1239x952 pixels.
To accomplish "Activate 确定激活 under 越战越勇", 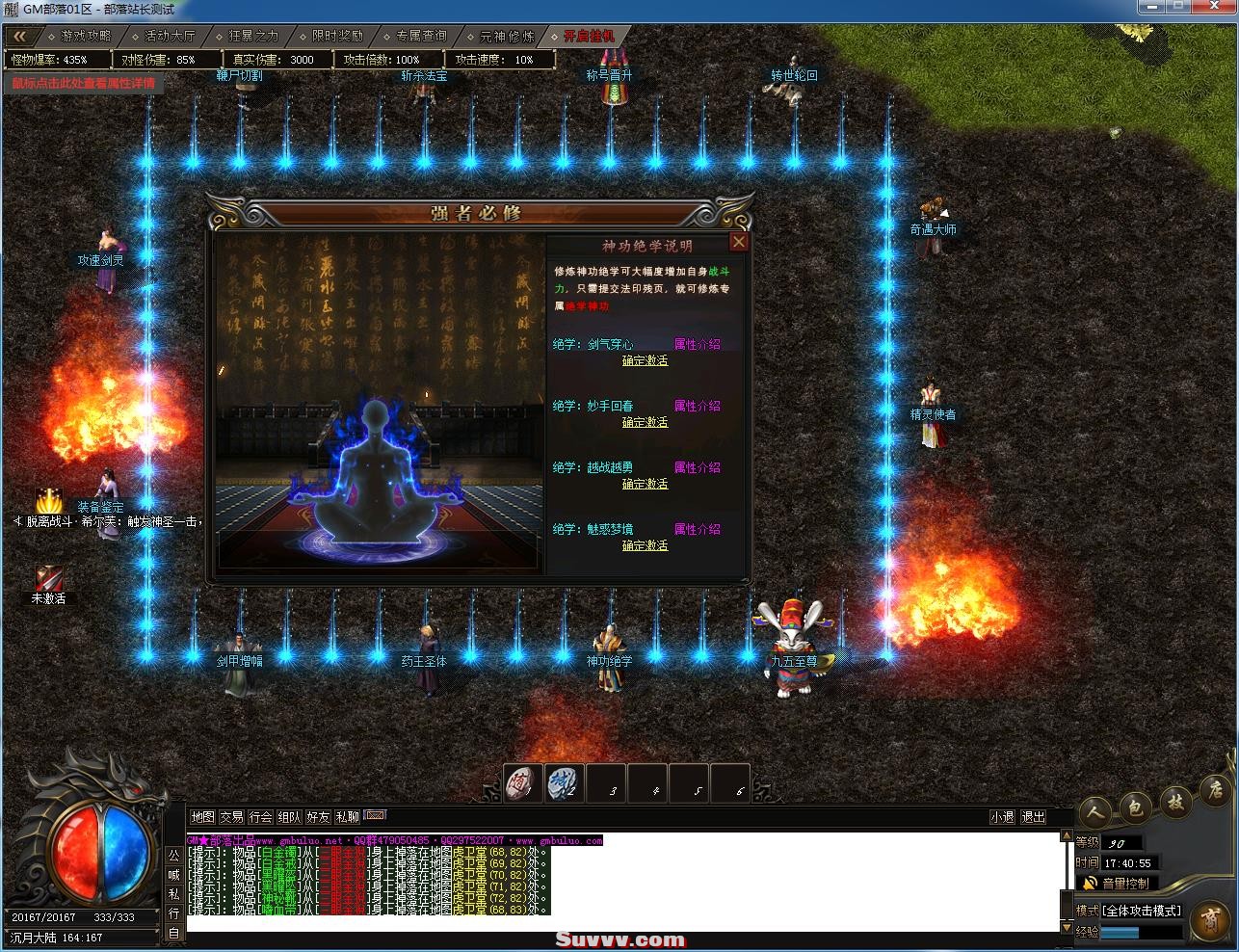I will [x=645, y=484].
